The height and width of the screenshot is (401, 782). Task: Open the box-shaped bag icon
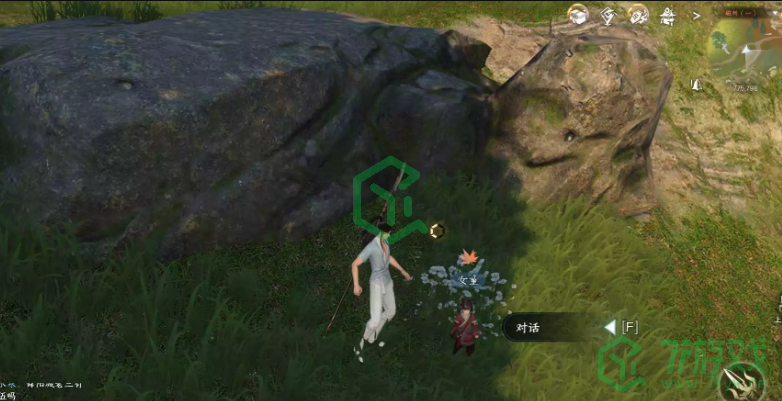pyautogui.click(x=577, y=15)
